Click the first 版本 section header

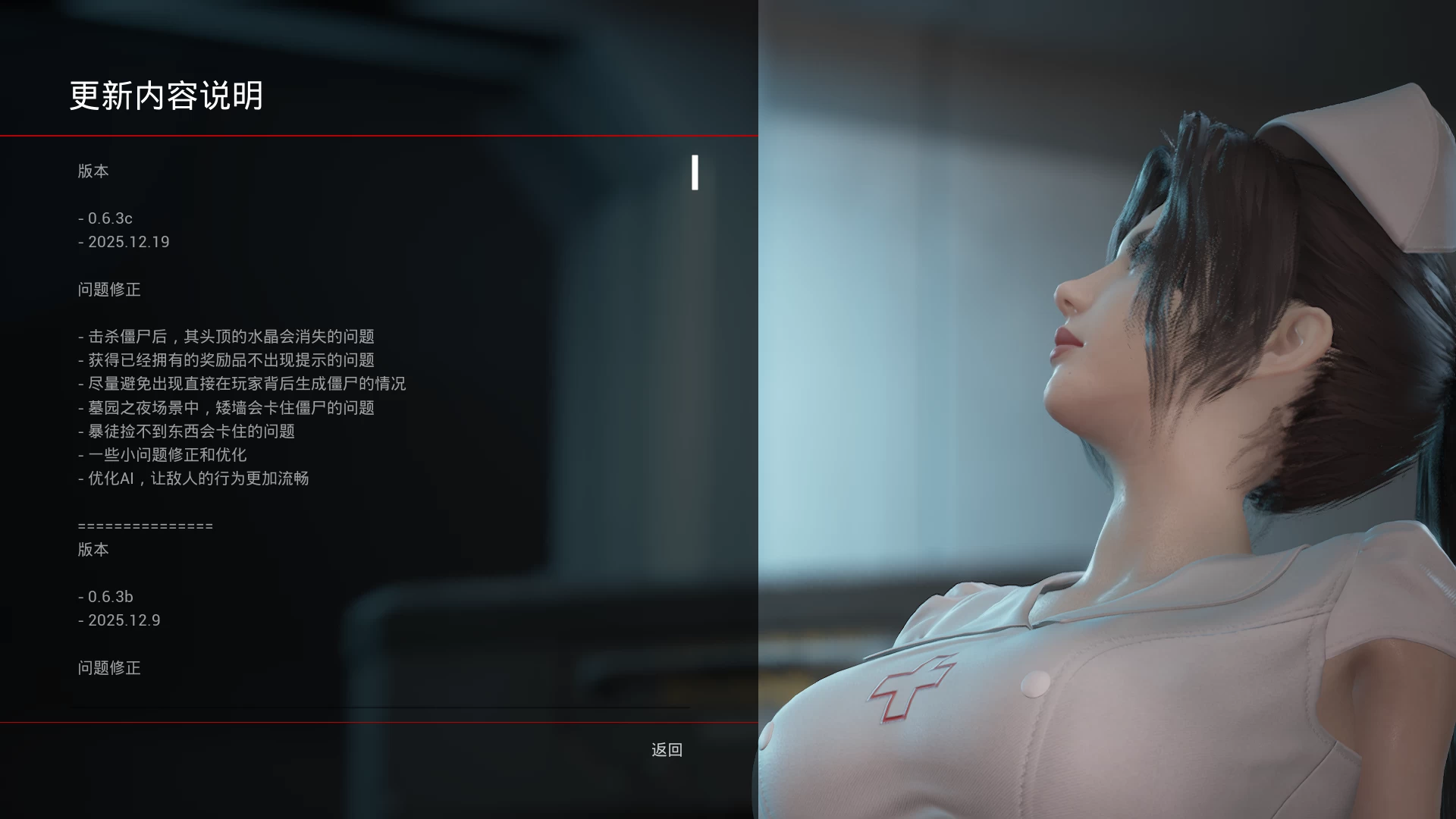(93, 171)
